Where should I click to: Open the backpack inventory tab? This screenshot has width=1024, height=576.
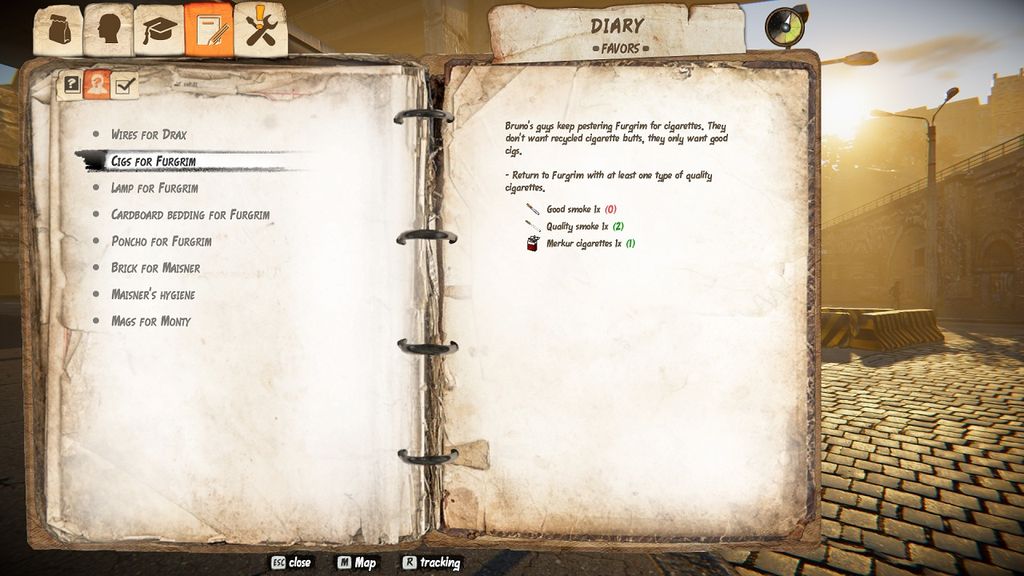(x=57, y=31)
